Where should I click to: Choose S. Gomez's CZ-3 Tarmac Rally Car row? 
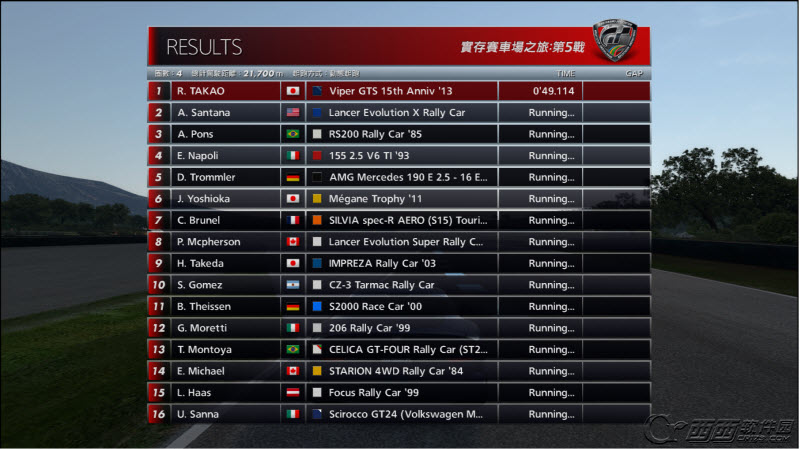(x=398, y=284)
